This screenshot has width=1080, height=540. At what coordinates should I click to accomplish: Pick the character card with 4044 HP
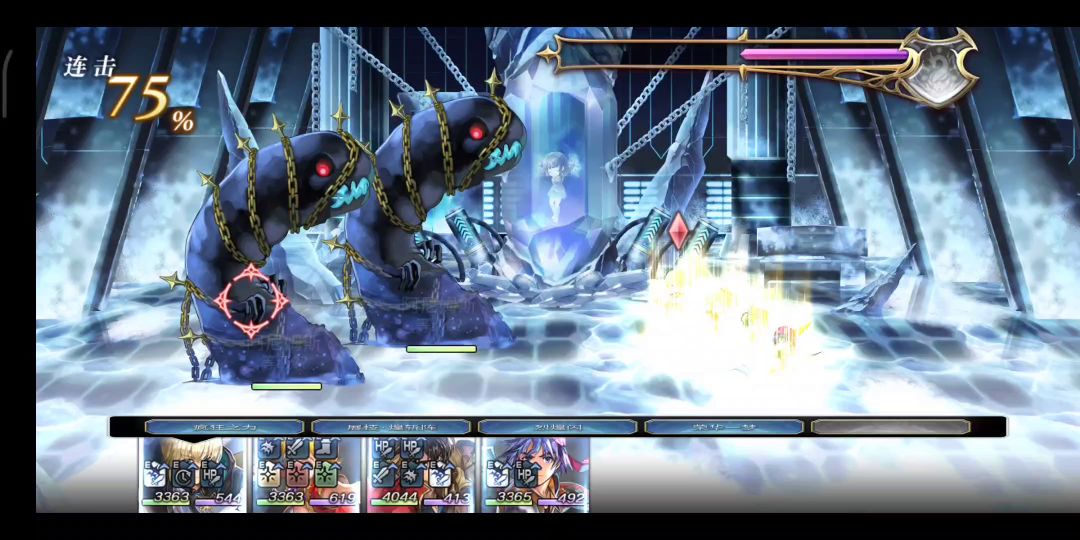(421, 475)
